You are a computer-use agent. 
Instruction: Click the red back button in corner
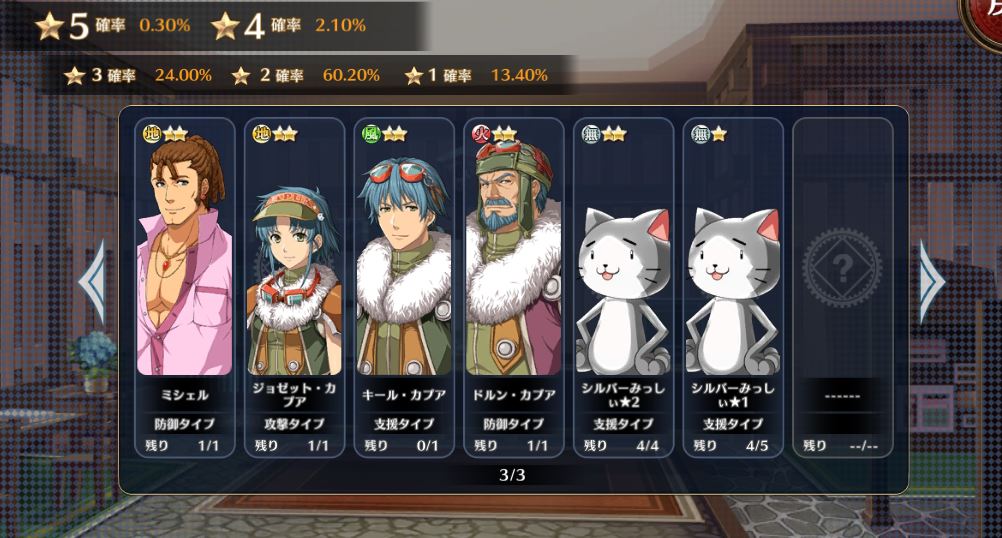tap(985, 17)
